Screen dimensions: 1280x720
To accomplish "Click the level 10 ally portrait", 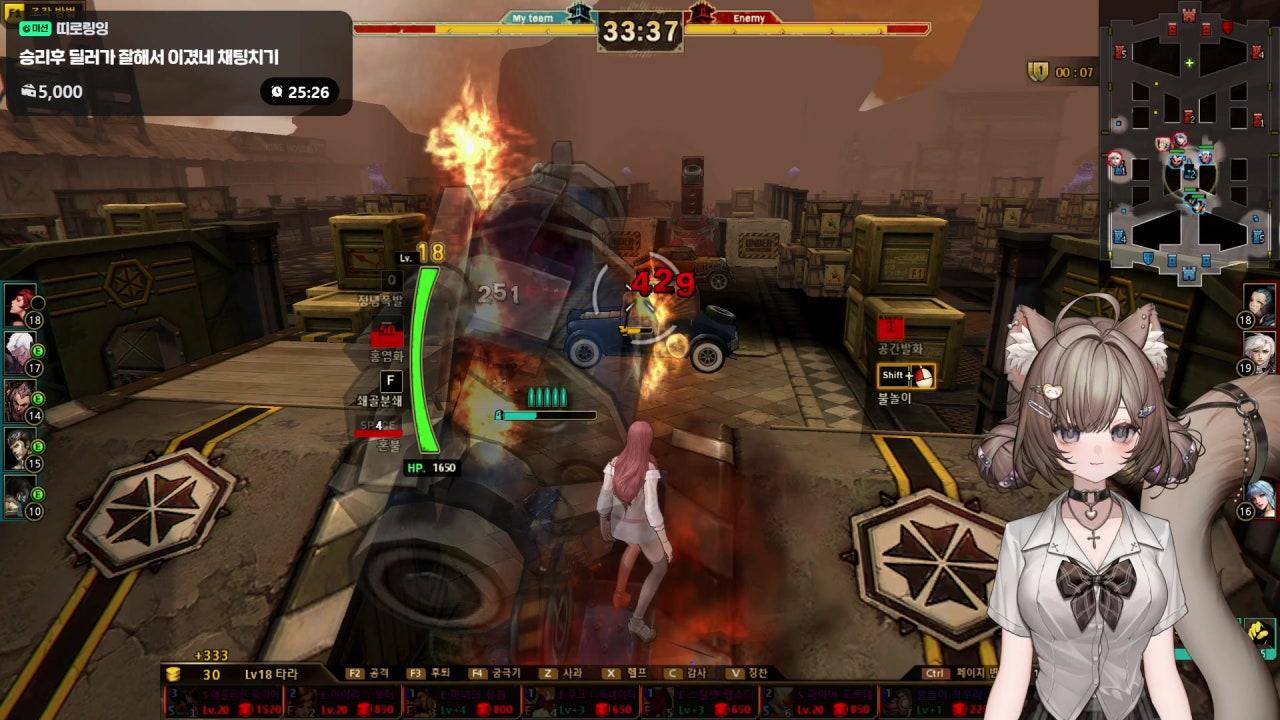I will click(19, 494).
